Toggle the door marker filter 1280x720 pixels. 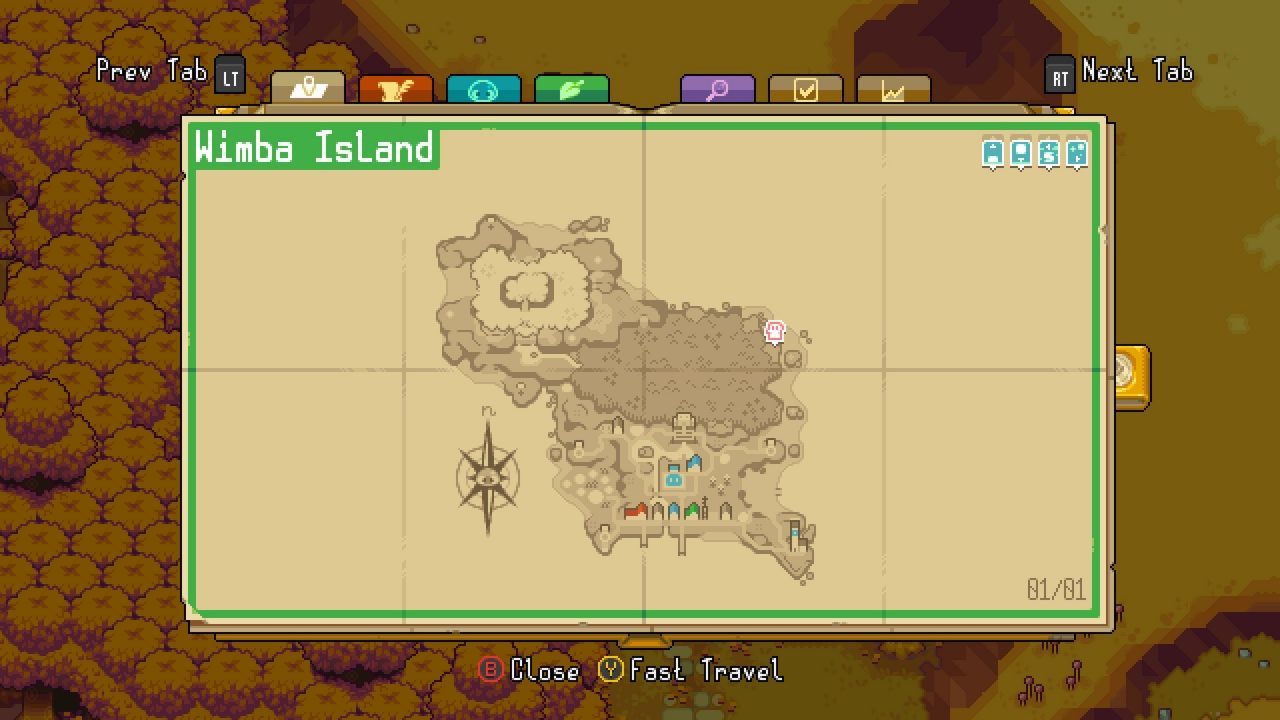(x=1021, y=152)
